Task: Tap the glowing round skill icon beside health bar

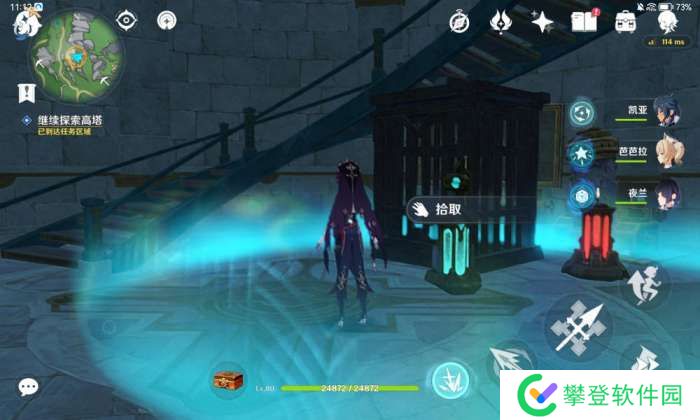Action: click(447, 380)
